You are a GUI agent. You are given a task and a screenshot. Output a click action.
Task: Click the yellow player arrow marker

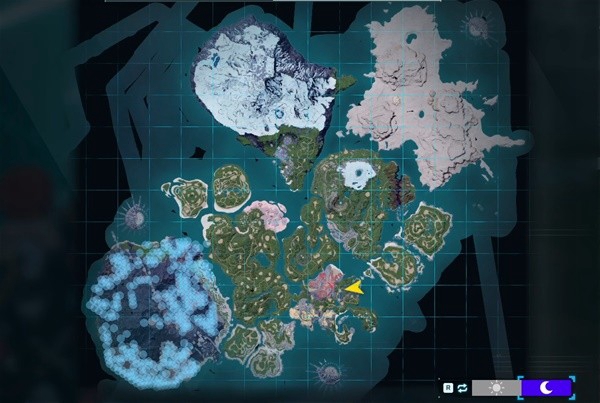tap(353, 287)
